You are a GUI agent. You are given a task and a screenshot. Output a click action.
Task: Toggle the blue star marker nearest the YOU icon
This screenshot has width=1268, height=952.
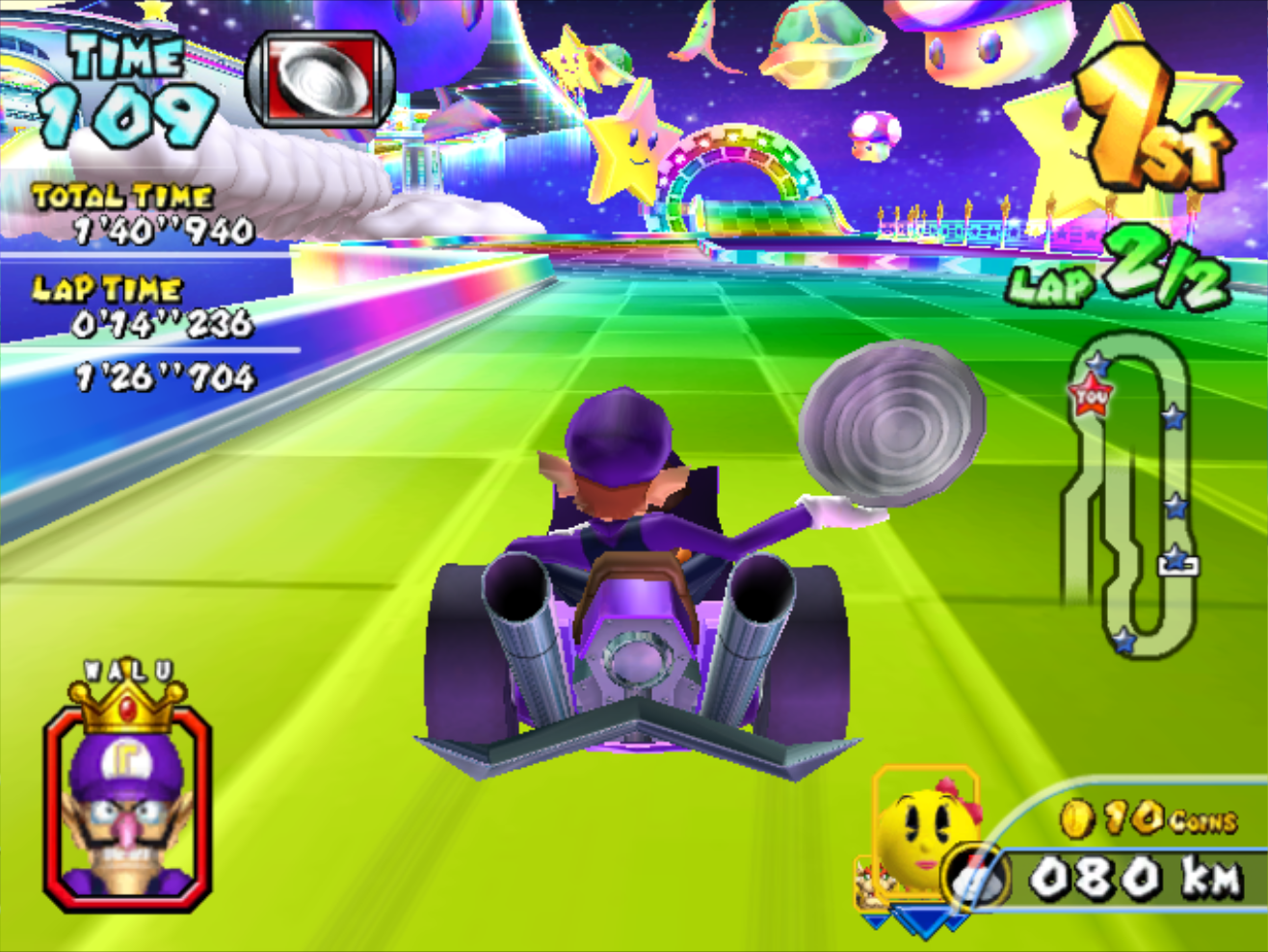1098,364
